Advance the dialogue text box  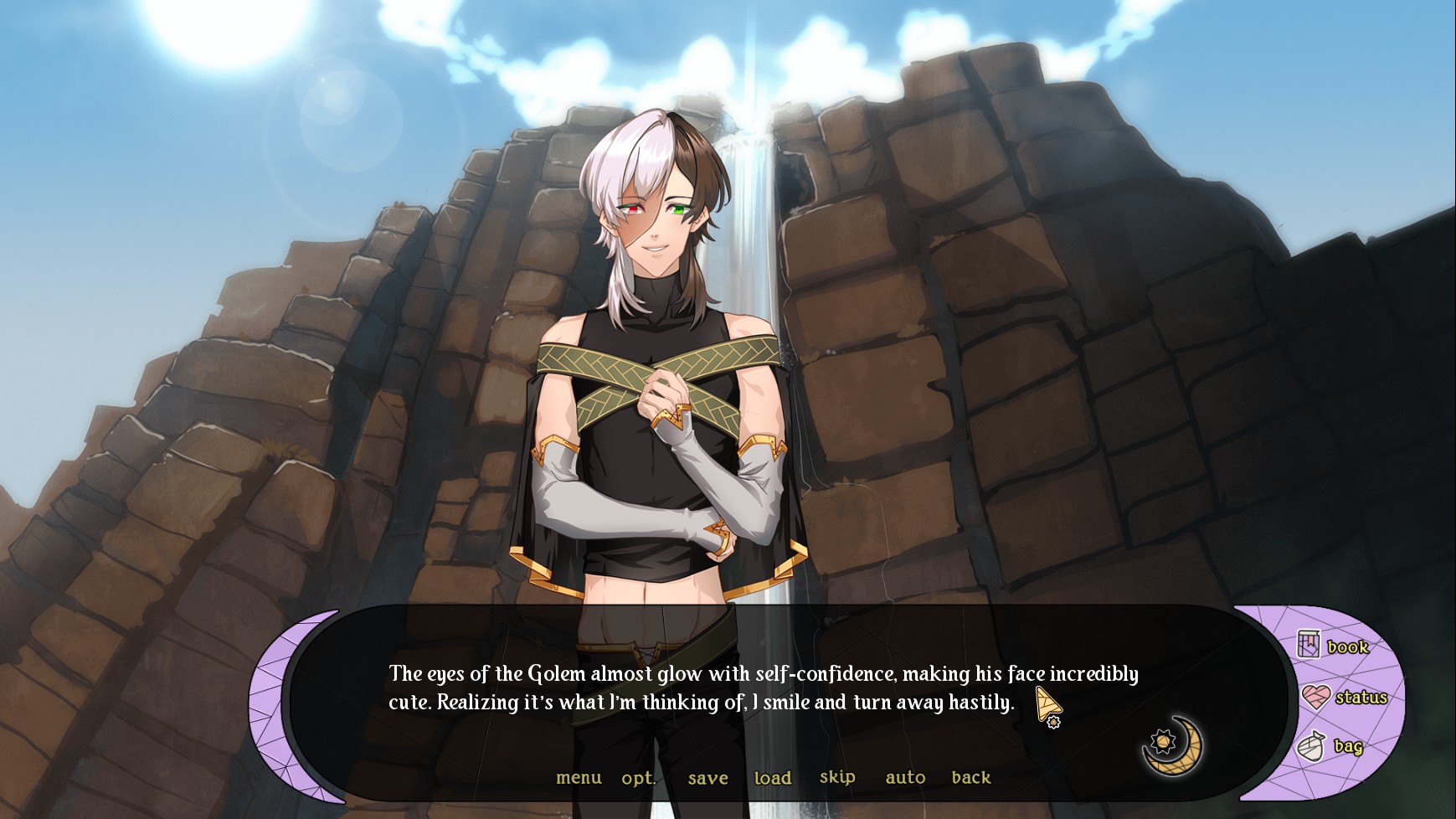point(762,688)
